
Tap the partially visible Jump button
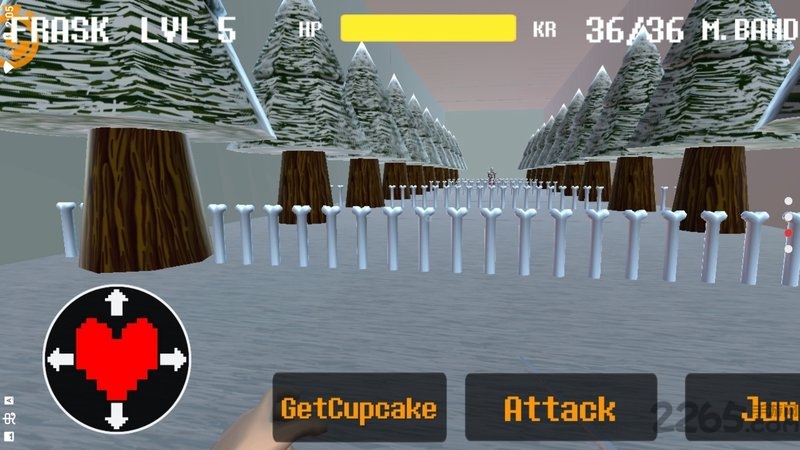[x=745, y=408]
